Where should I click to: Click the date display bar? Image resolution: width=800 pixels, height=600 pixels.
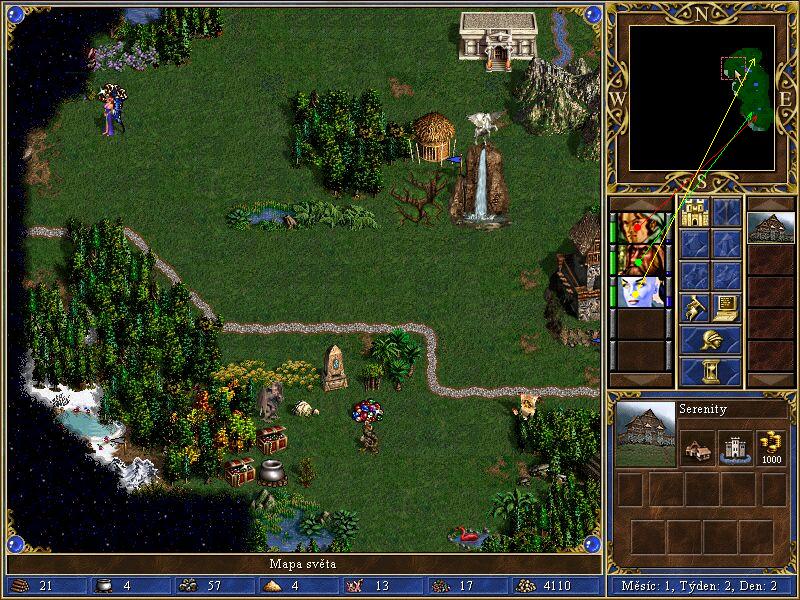[705, 586]
